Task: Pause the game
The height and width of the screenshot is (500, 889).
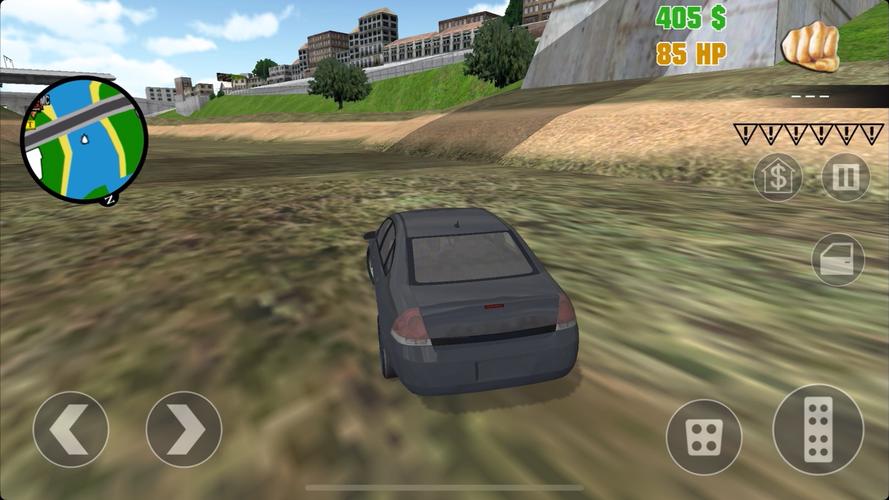Action: coord(845,178)
